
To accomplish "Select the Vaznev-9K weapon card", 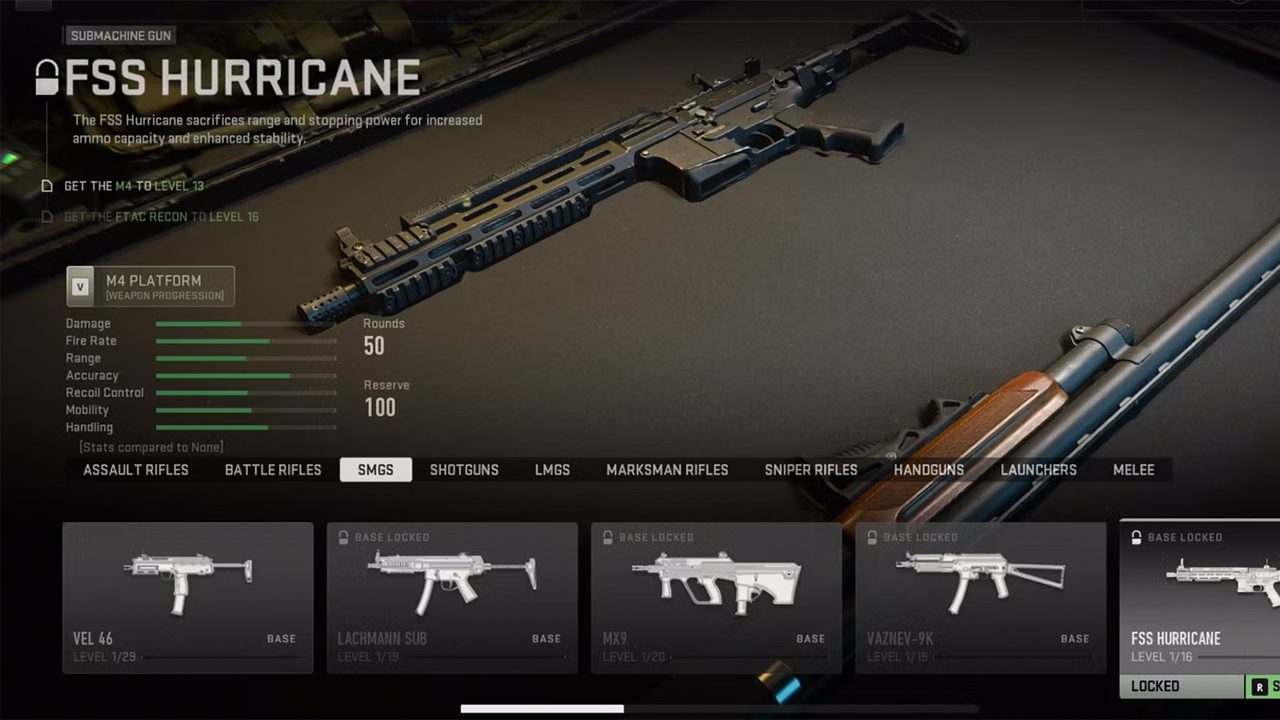I will [980, 597].
